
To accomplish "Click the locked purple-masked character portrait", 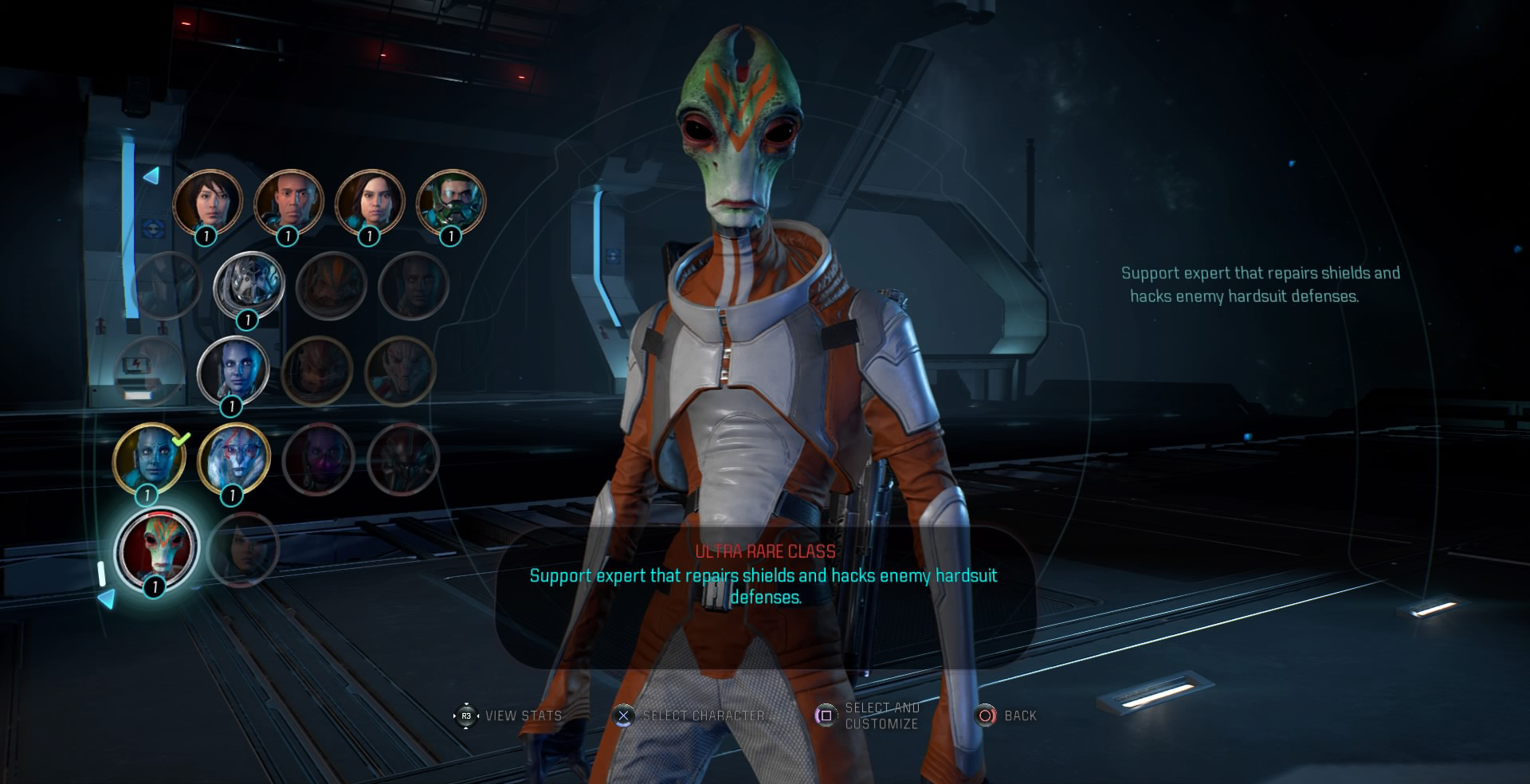I will pyautogui.click(x=319, y=459).
